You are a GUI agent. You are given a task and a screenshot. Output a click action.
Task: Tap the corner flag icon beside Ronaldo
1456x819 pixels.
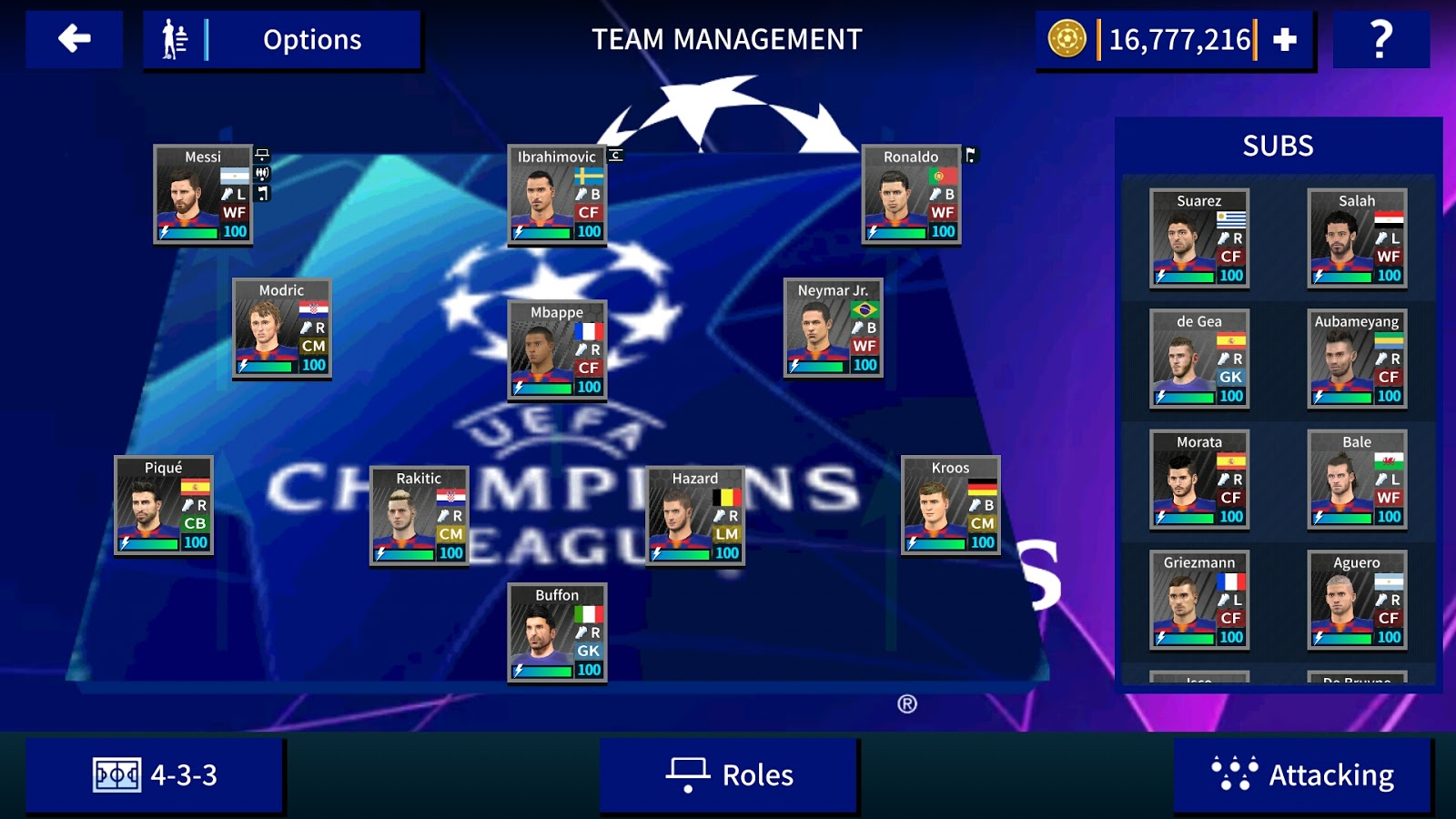pyautogui.click(x=971, y=157)
